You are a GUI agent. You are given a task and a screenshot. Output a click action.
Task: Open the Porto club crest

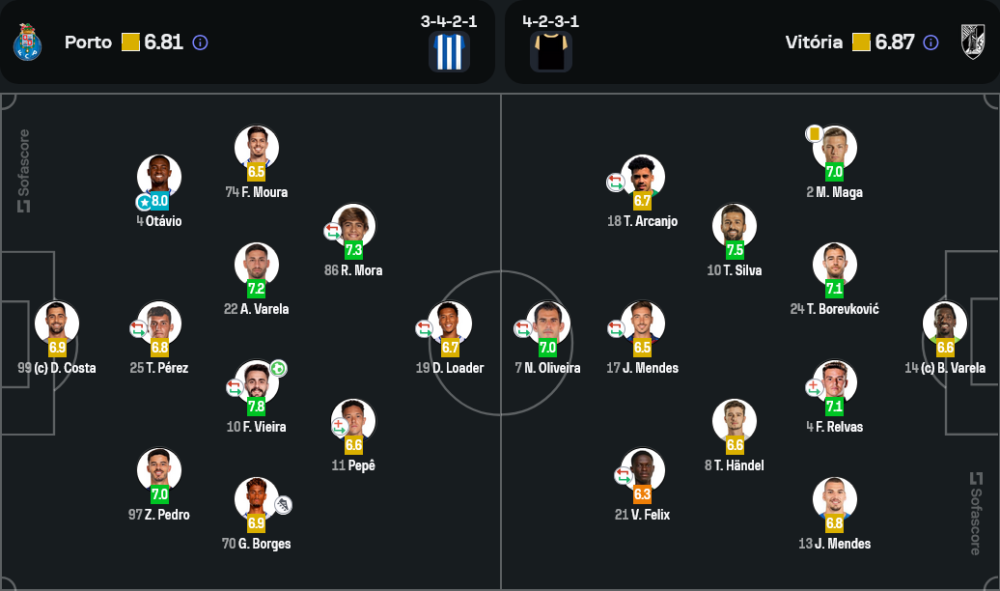click(x=26, y=42)
